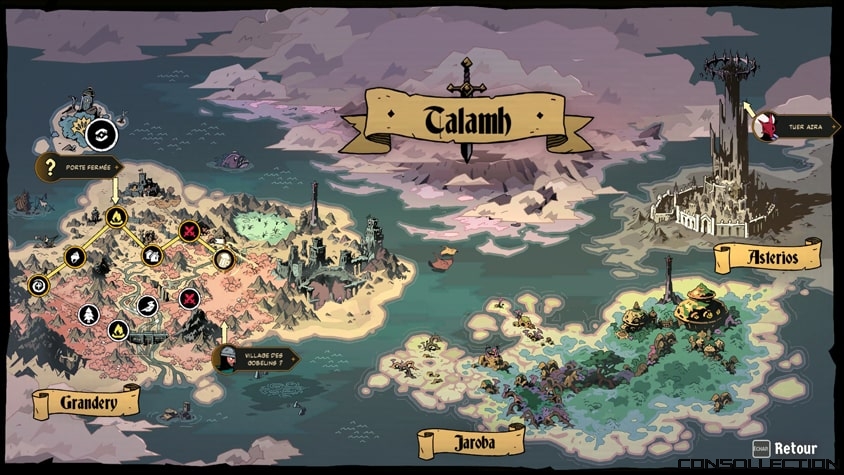Select the Porte Fermée question mark marker
The width and height of the screenshot is (844, 475).
pos(49,166)
